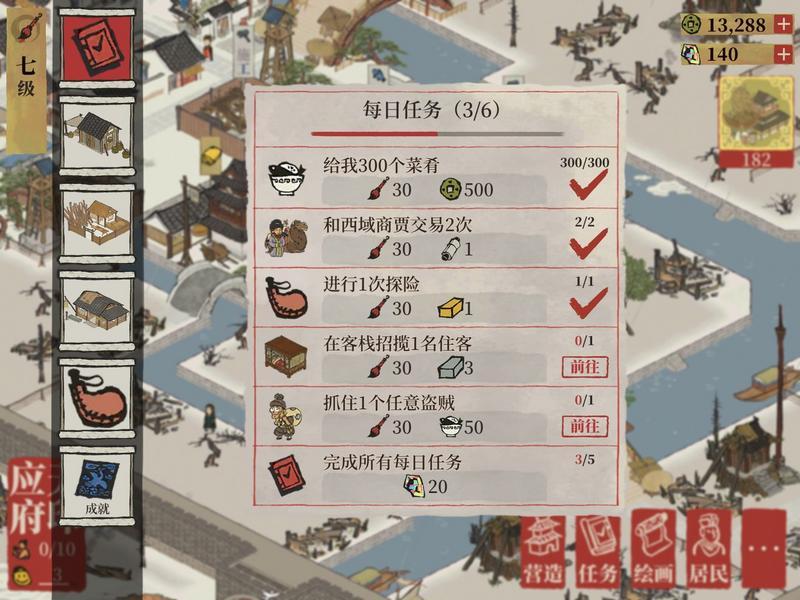Open the 居民 residents menu
The height and width of the screenshot is (600, 800).
[709, 551]
